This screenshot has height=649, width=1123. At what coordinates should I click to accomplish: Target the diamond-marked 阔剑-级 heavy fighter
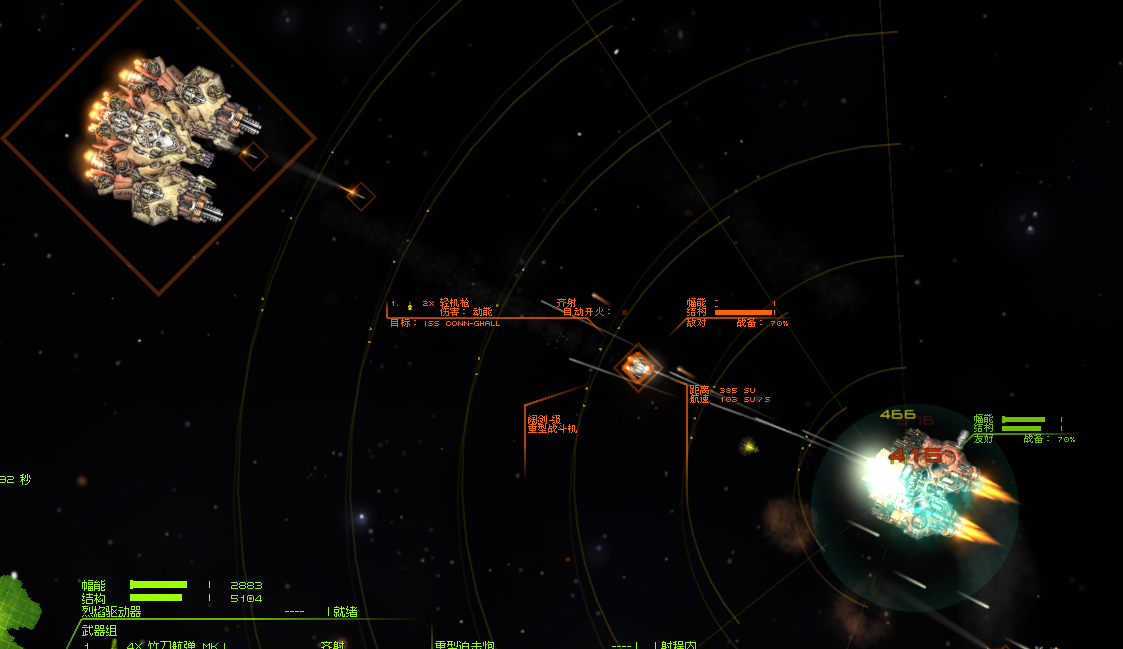[x=637, y=367]
